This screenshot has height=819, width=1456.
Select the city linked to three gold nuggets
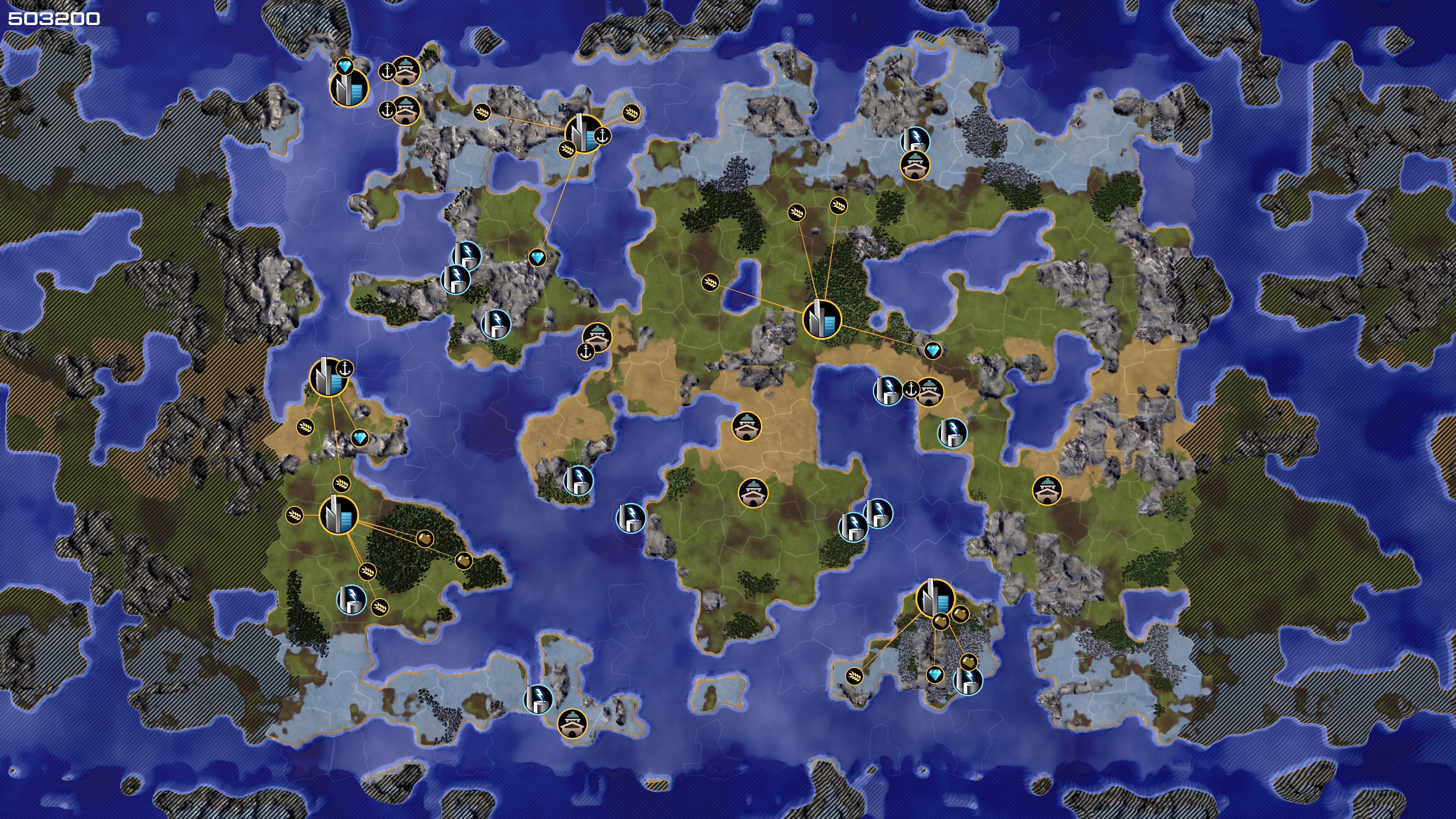click(x=935, y=598)
